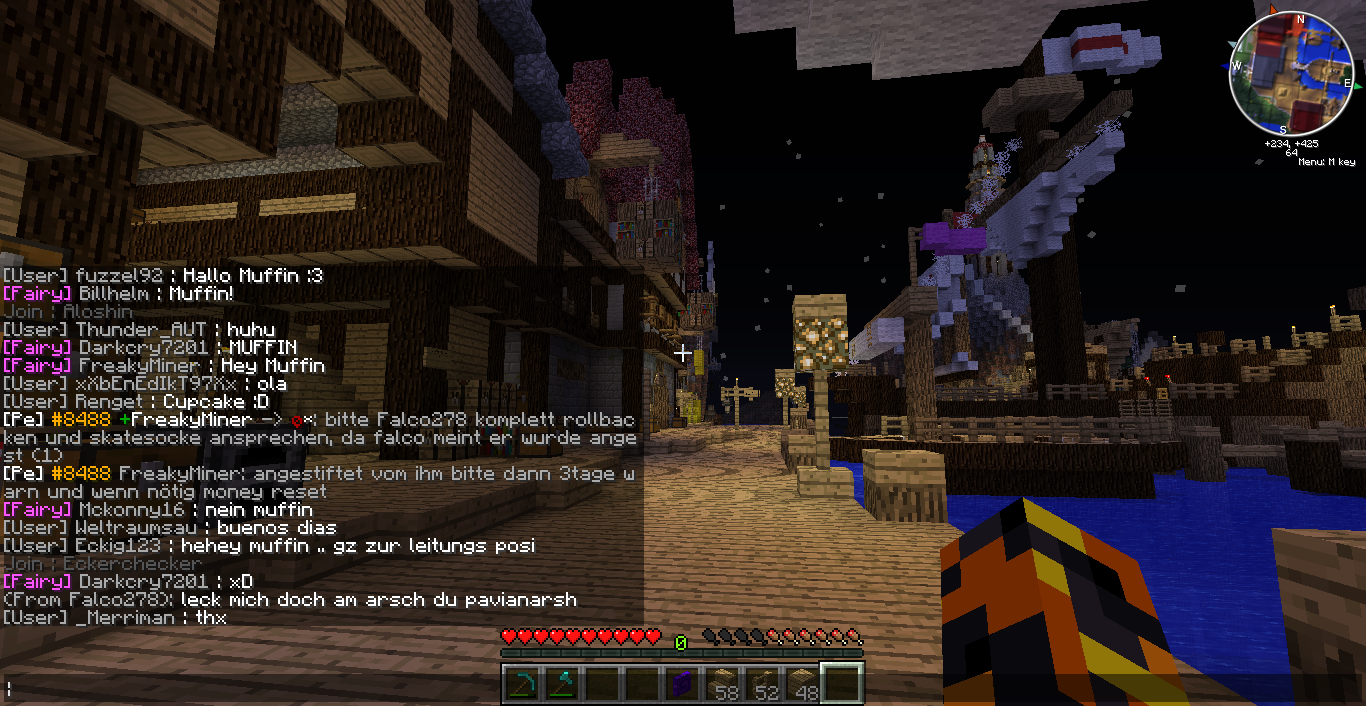Select the wood stack of 58

tap(722, 684)
